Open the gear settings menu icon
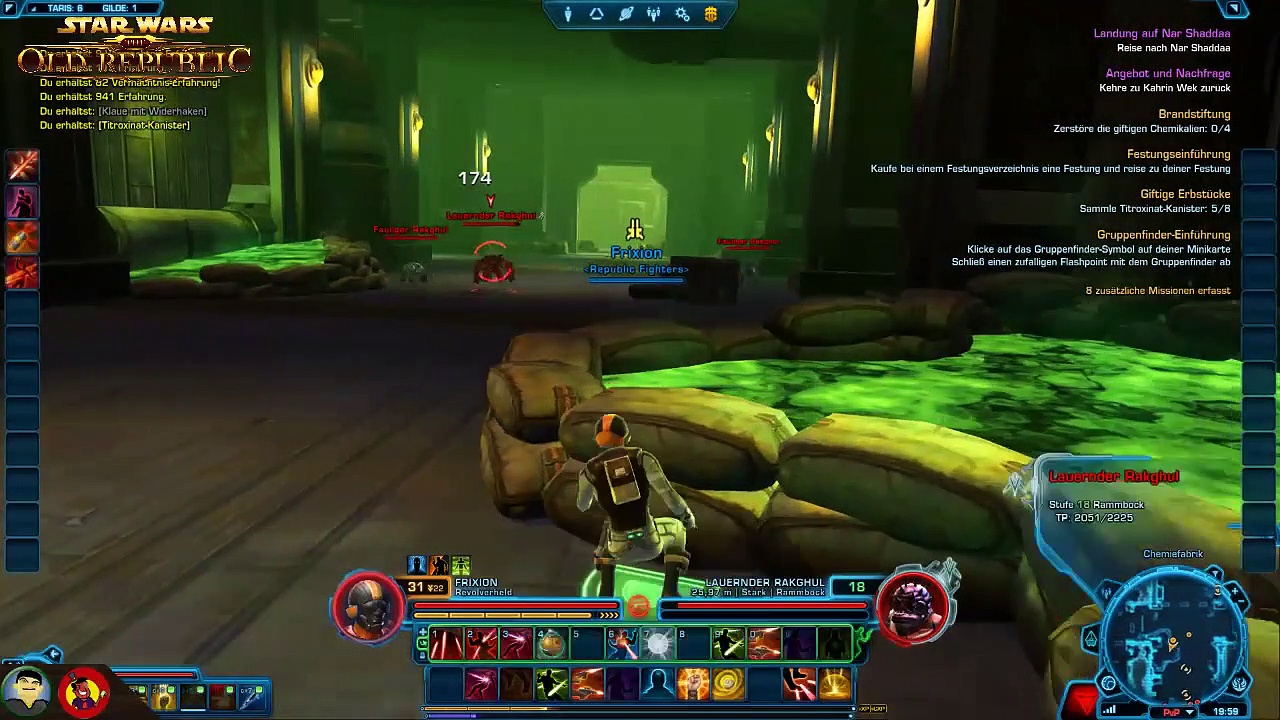Viewport: 1280px width, 720px height. [x=683, y=14]
